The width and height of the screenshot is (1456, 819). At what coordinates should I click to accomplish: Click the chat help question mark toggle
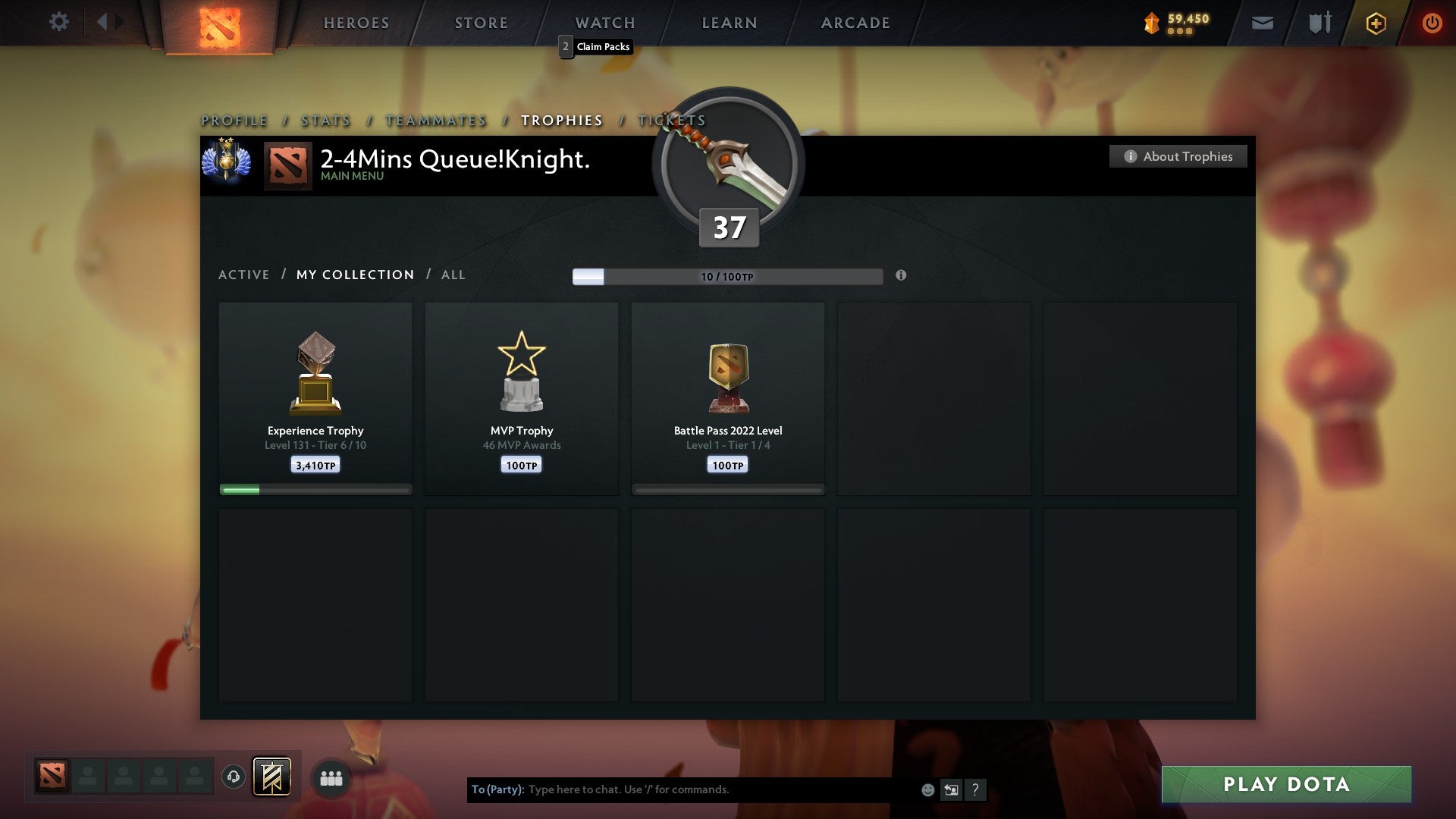click(975, 789)
